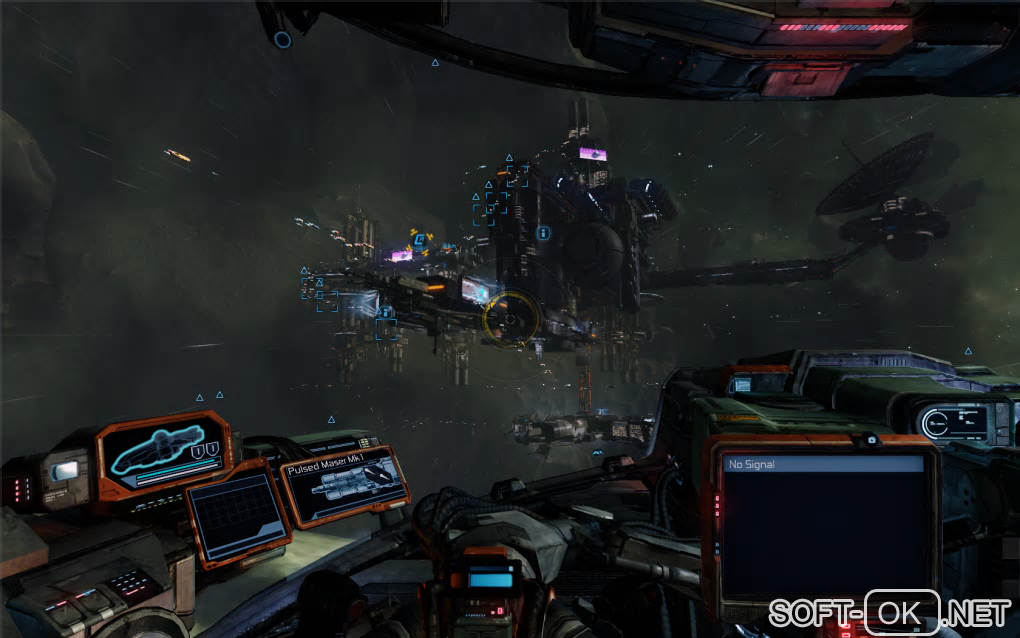Click the yellow-highlighted mission marker icon
The image size is (1020, 638).
tap(419, 239)
